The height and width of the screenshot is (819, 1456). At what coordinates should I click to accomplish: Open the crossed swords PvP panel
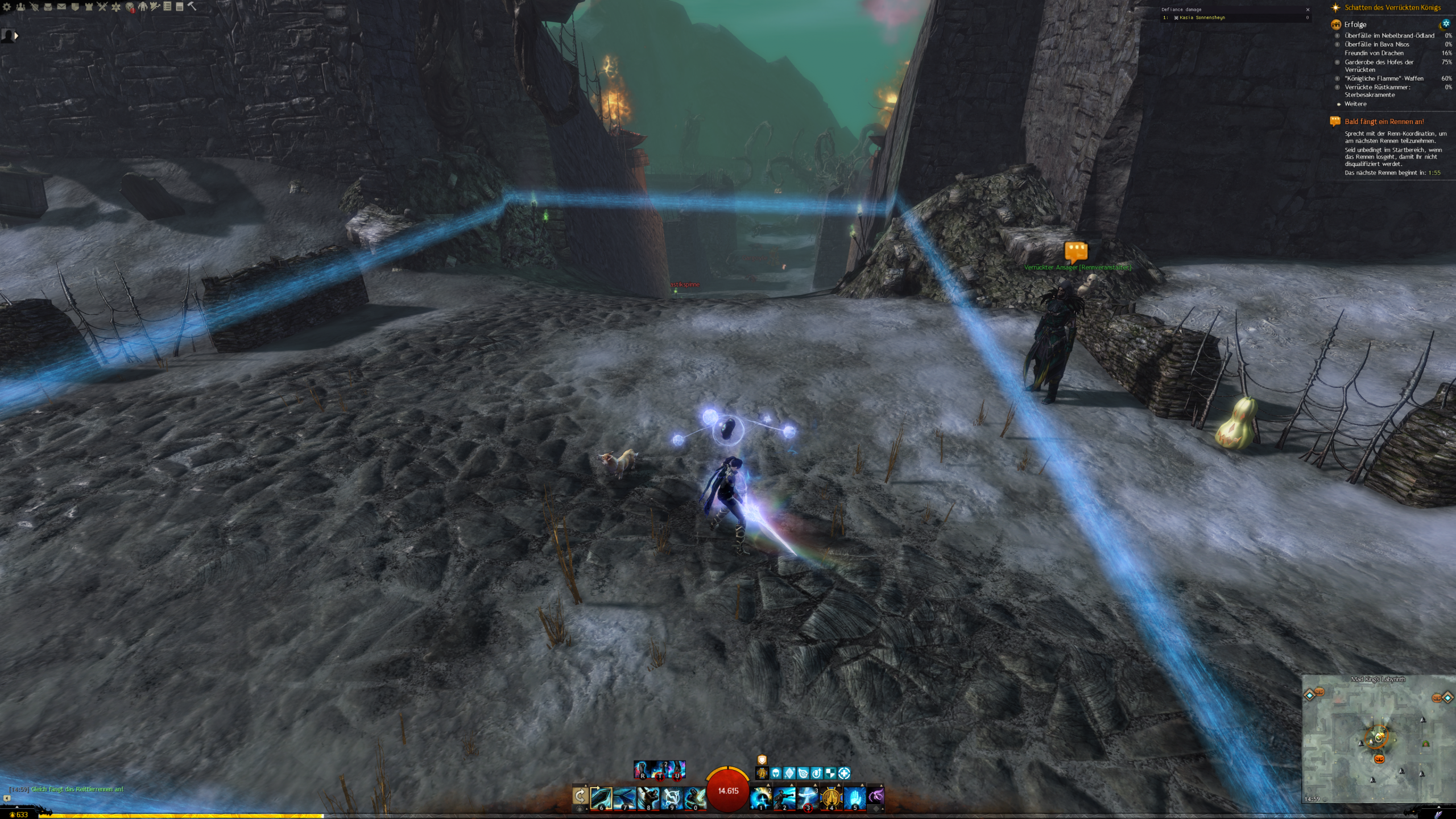(x=102, y=7)
